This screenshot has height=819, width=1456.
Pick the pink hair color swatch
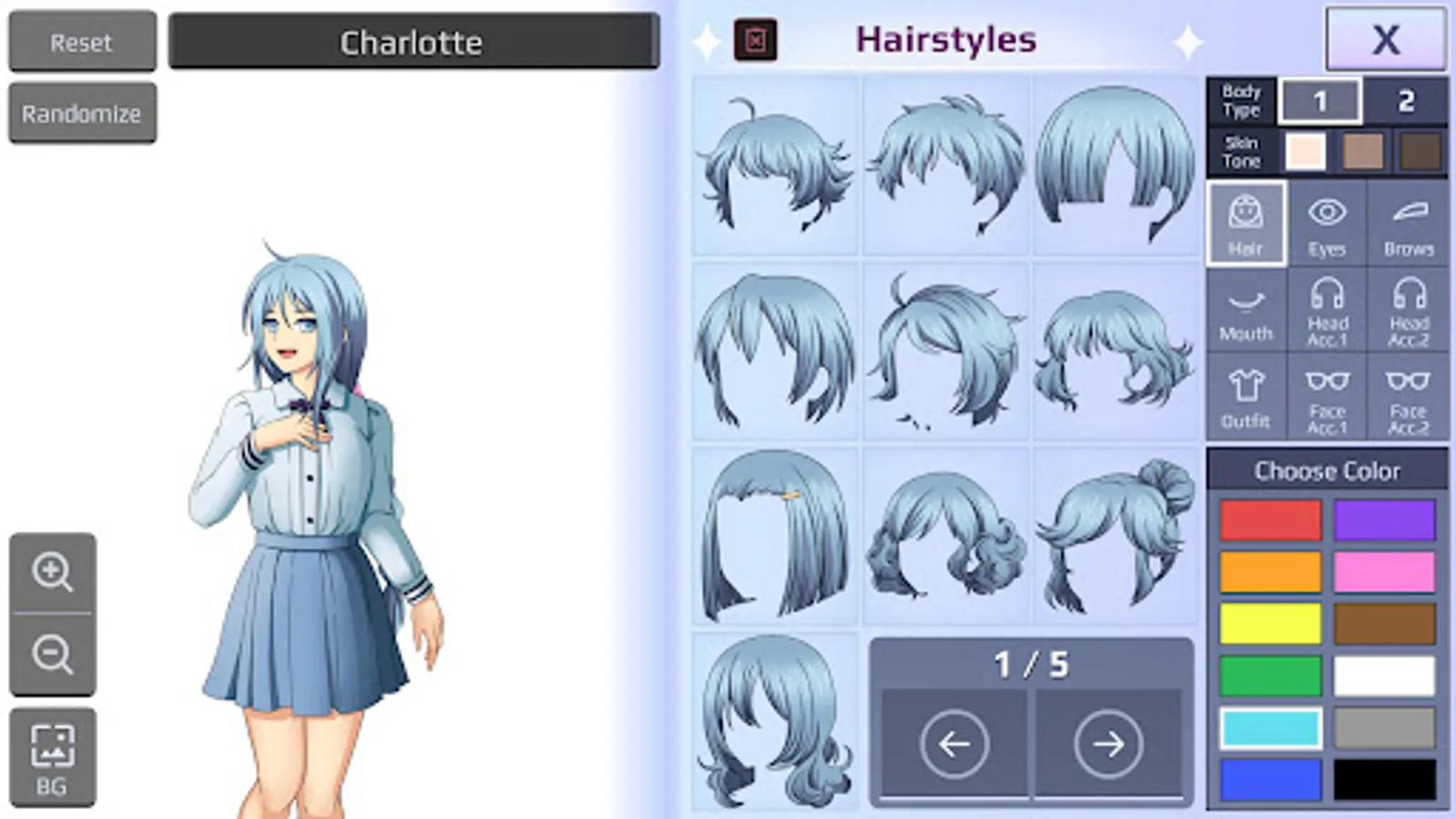pyautogui.click(x=1385, y=571)
